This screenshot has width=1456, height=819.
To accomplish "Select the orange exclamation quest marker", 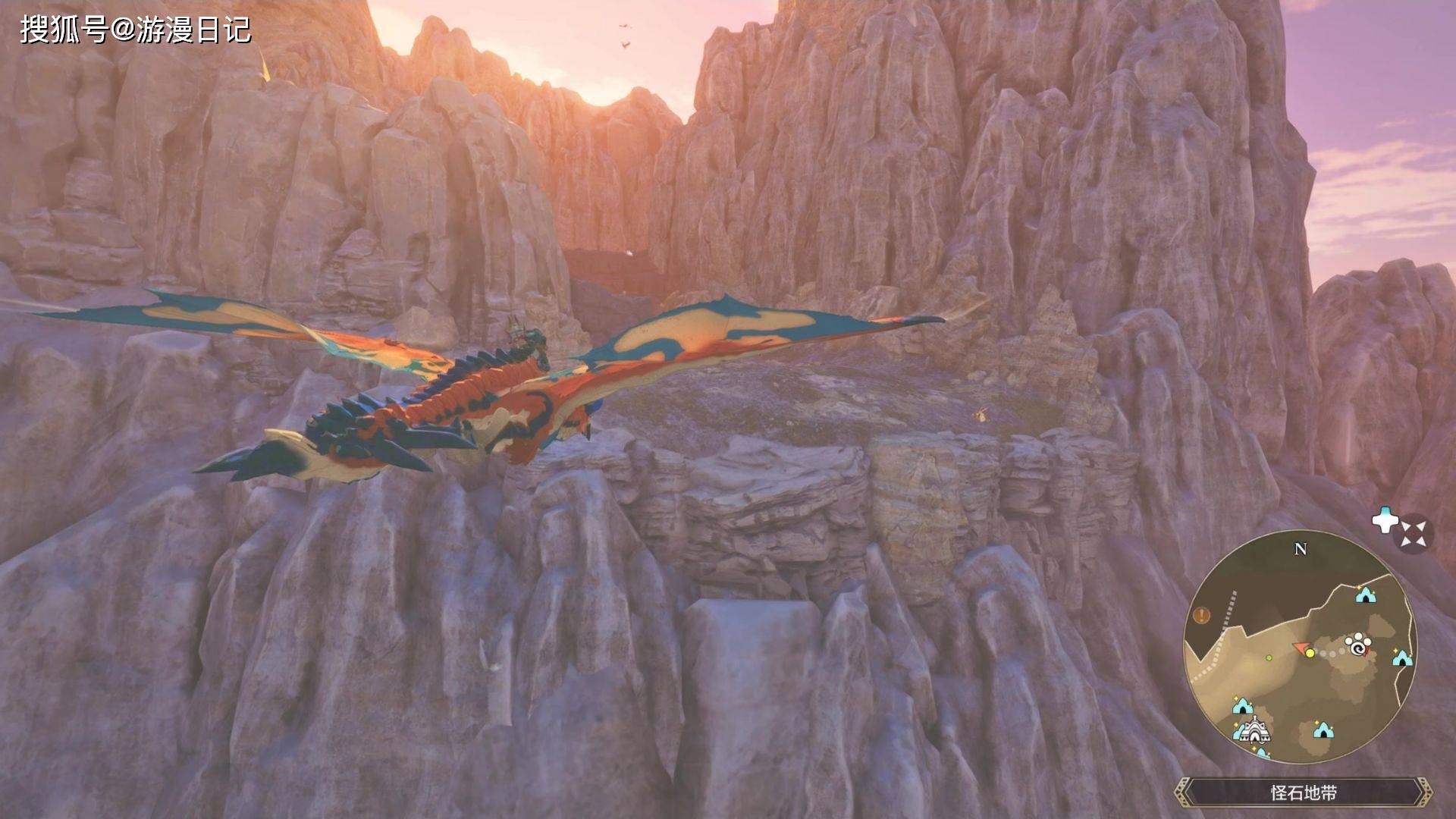I will tap(1201, 615).
